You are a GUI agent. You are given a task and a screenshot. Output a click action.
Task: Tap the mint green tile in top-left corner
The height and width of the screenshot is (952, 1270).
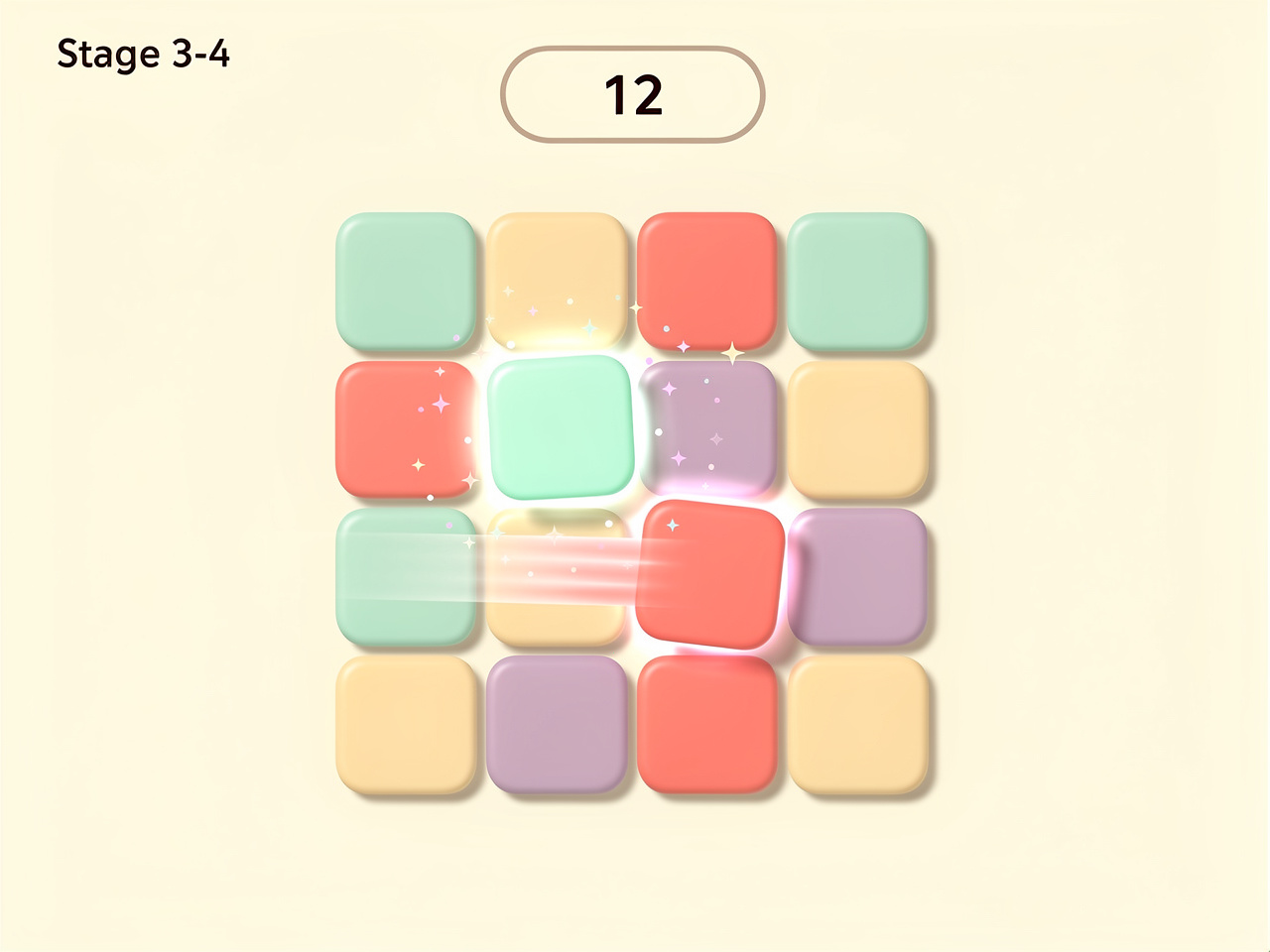tap(407, 283)
